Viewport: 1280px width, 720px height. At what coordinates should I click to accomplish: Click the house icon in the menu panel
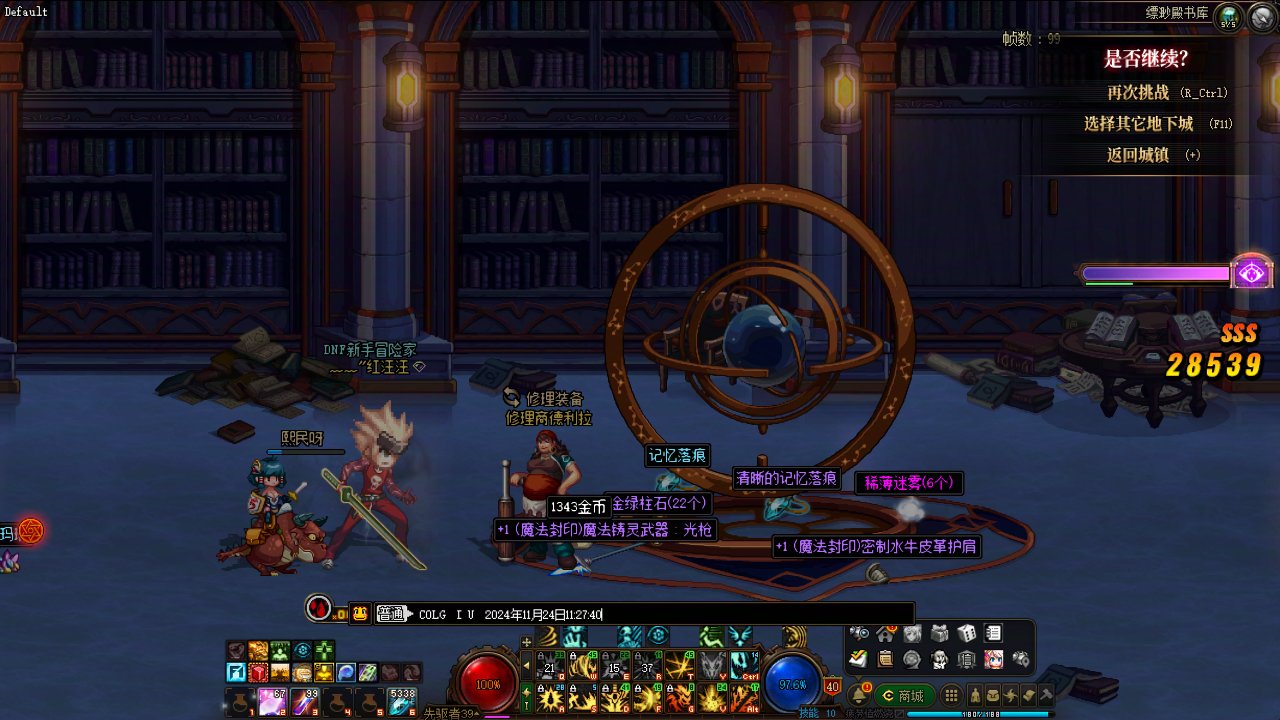point(885,633)
